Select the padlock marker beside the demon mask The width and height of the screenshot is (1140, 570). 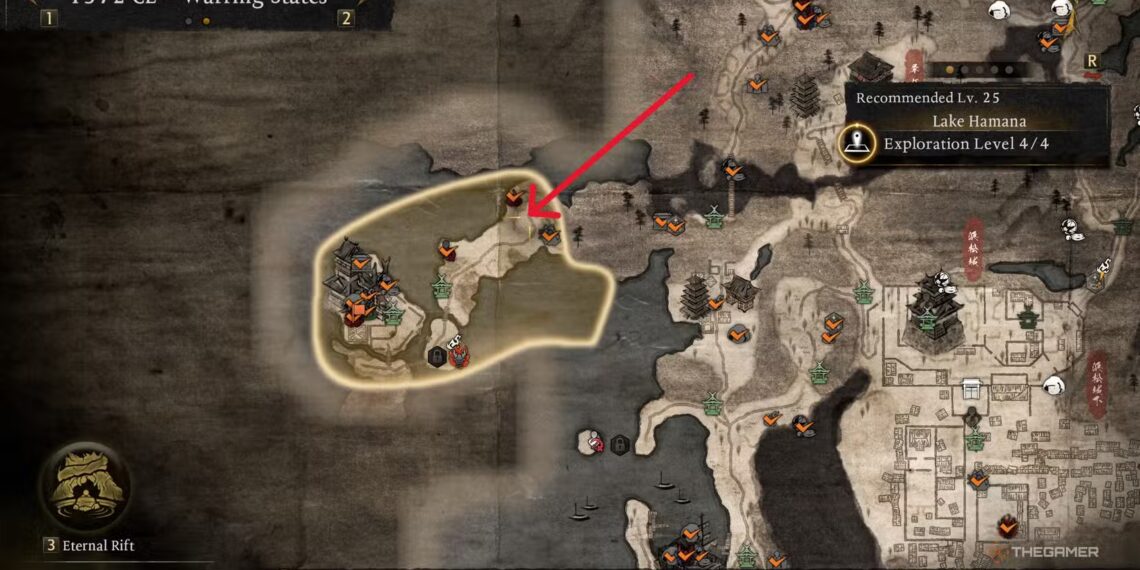(437, 356)
